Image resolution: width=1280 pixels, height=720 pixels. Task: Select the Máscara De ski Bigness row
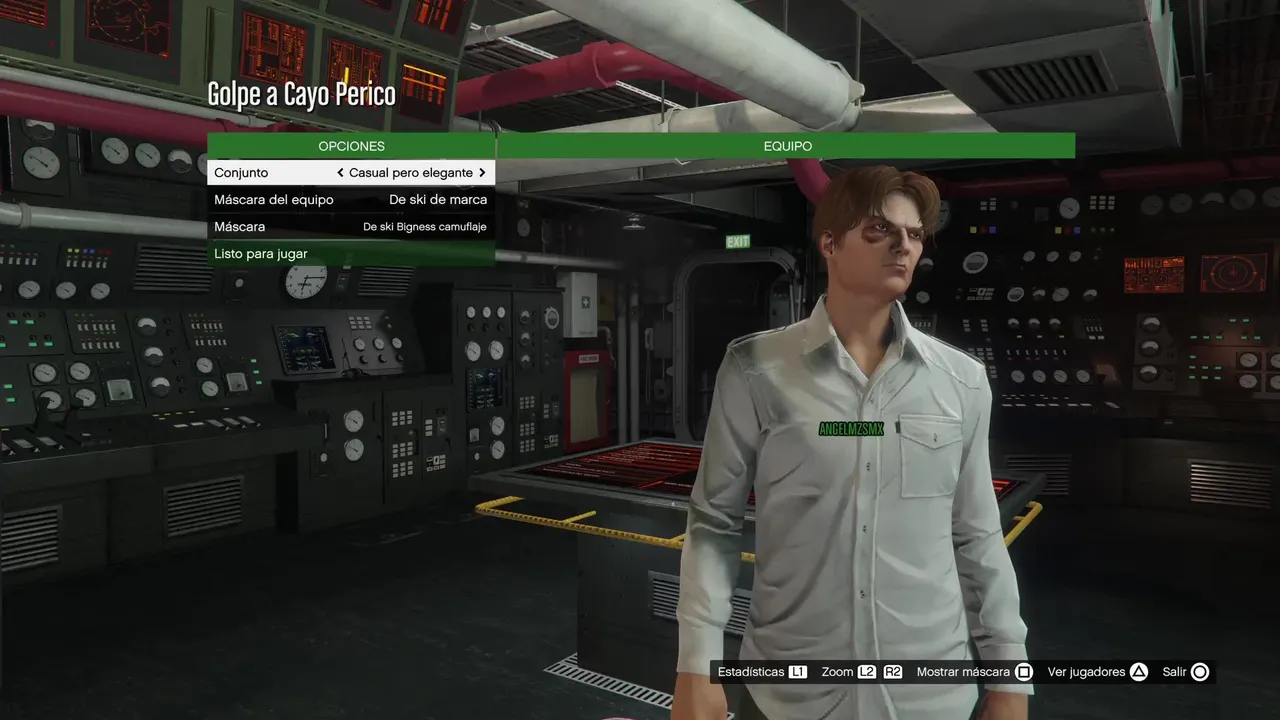pyautogui.click(x=350, y=227)
